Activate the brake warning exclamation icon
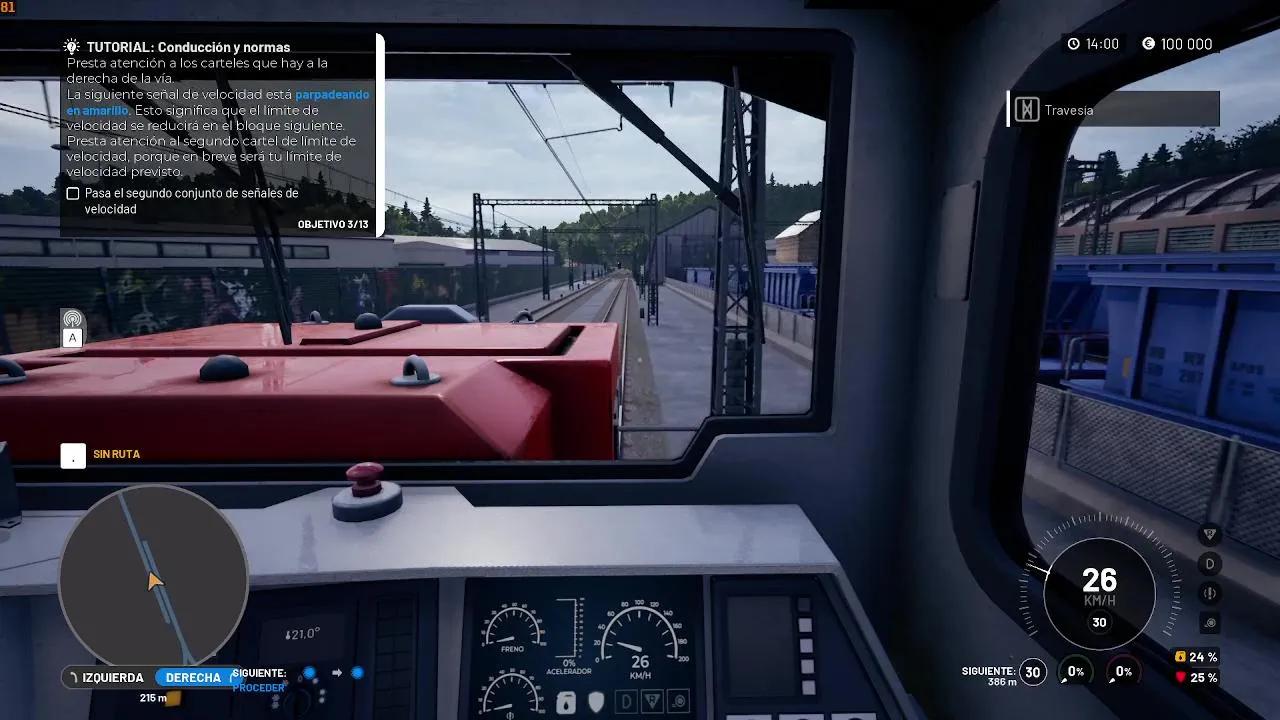The height and width of the screenshot is (720, 1280). pyautogui.click(x=1210, y=593)
